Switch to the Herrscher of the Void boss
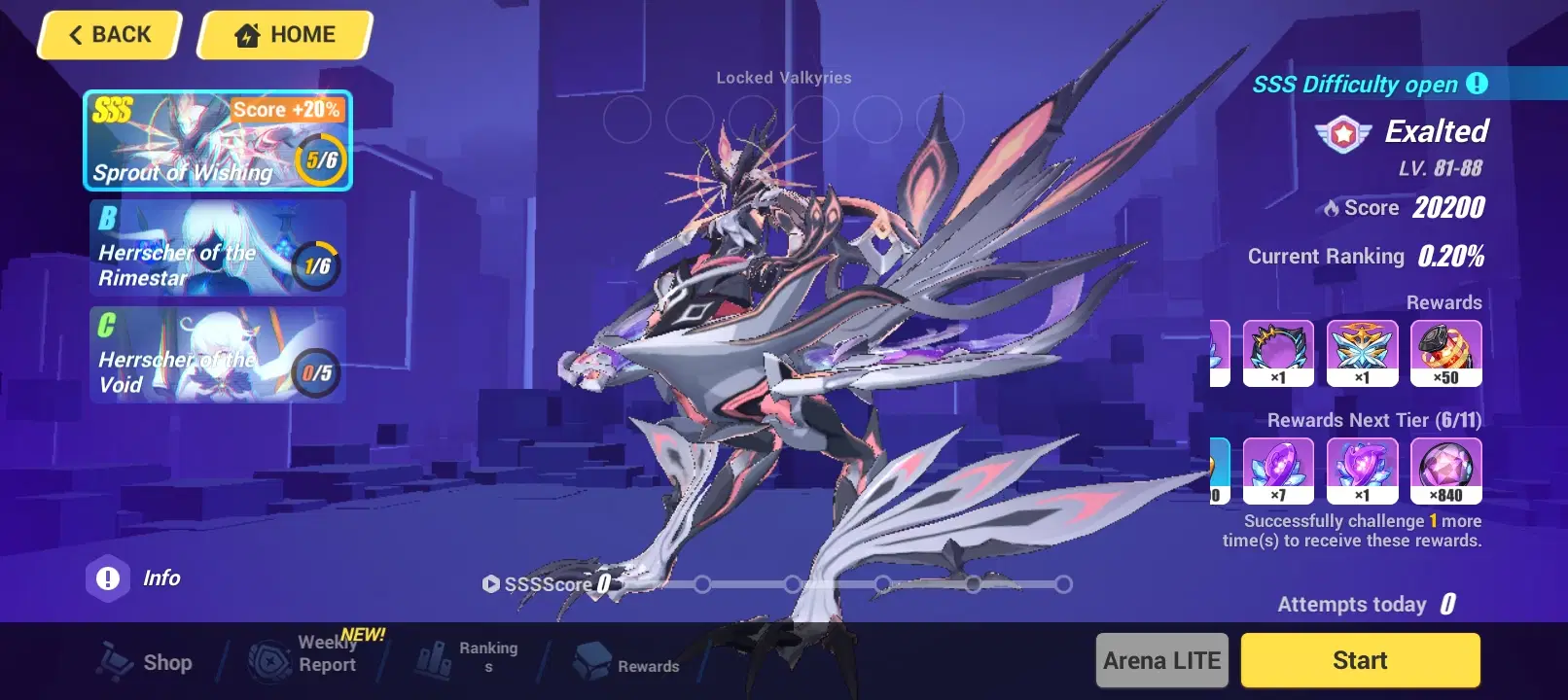 [x=216, y=358]
